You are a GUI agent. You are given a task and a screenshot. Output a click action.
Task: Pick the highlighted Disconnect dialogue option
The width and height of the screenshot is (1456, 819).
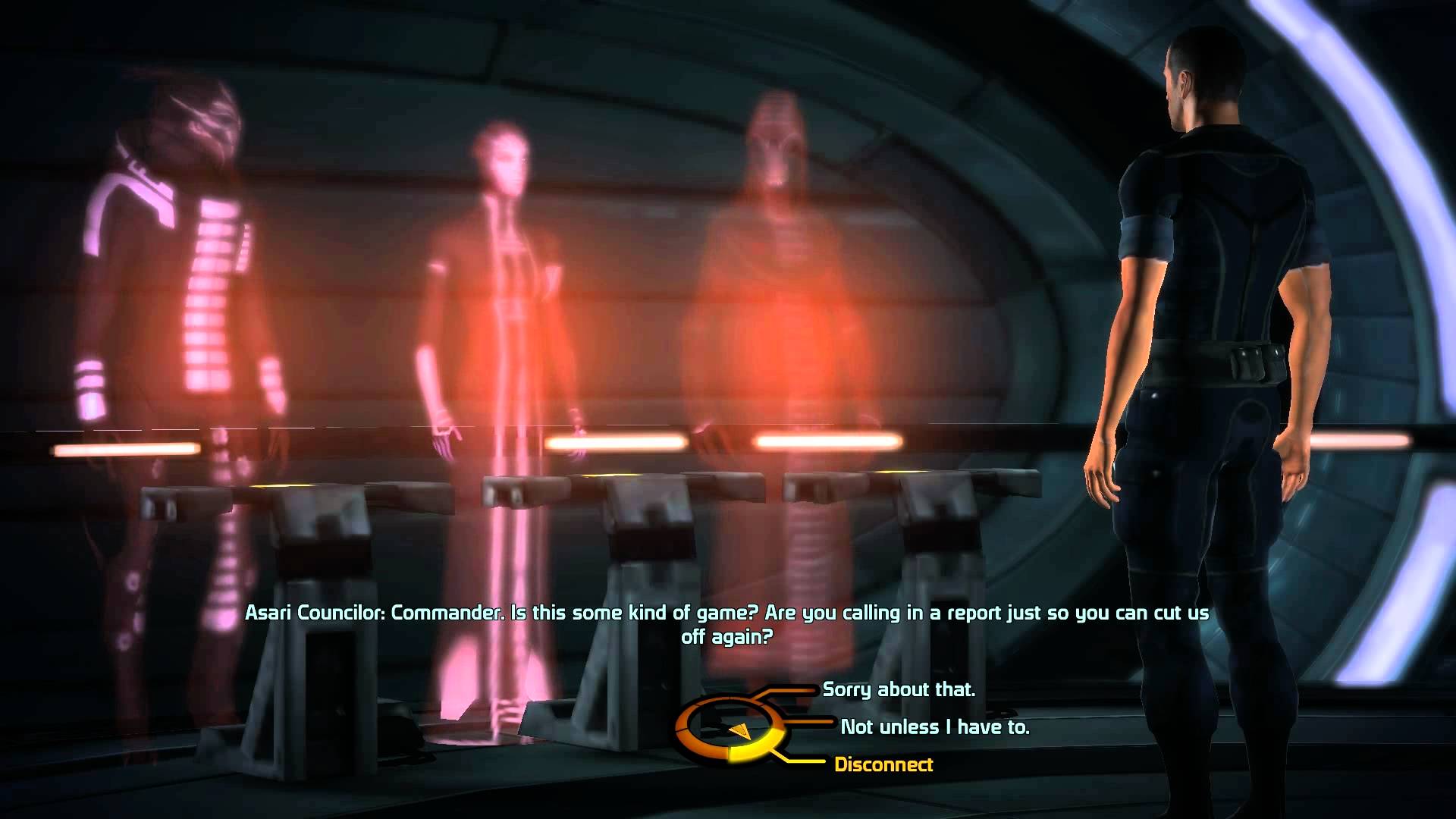pos(883,764)
